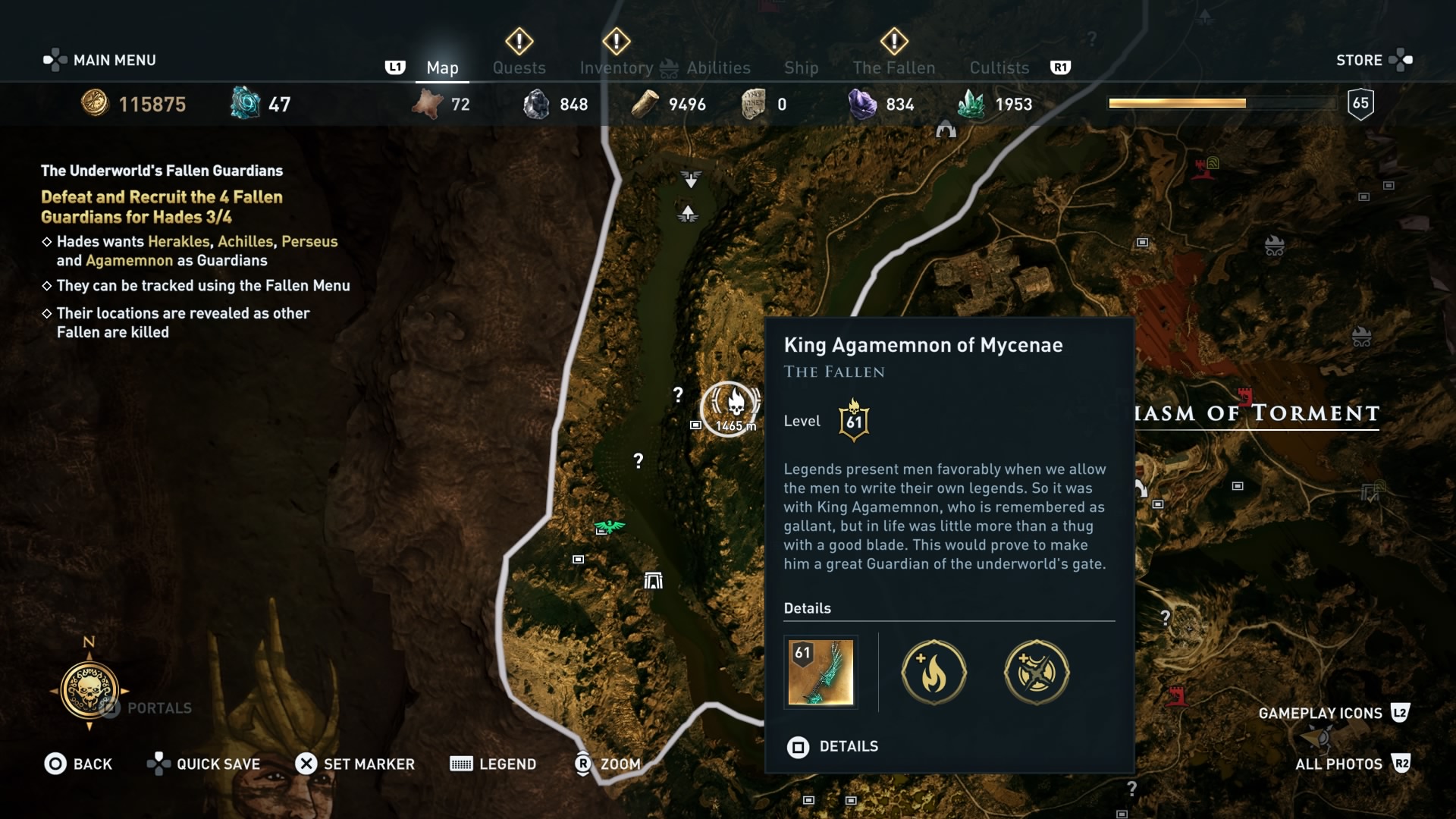
Task: Select the obsidian glass resource icon
Action: coord(536,104)
